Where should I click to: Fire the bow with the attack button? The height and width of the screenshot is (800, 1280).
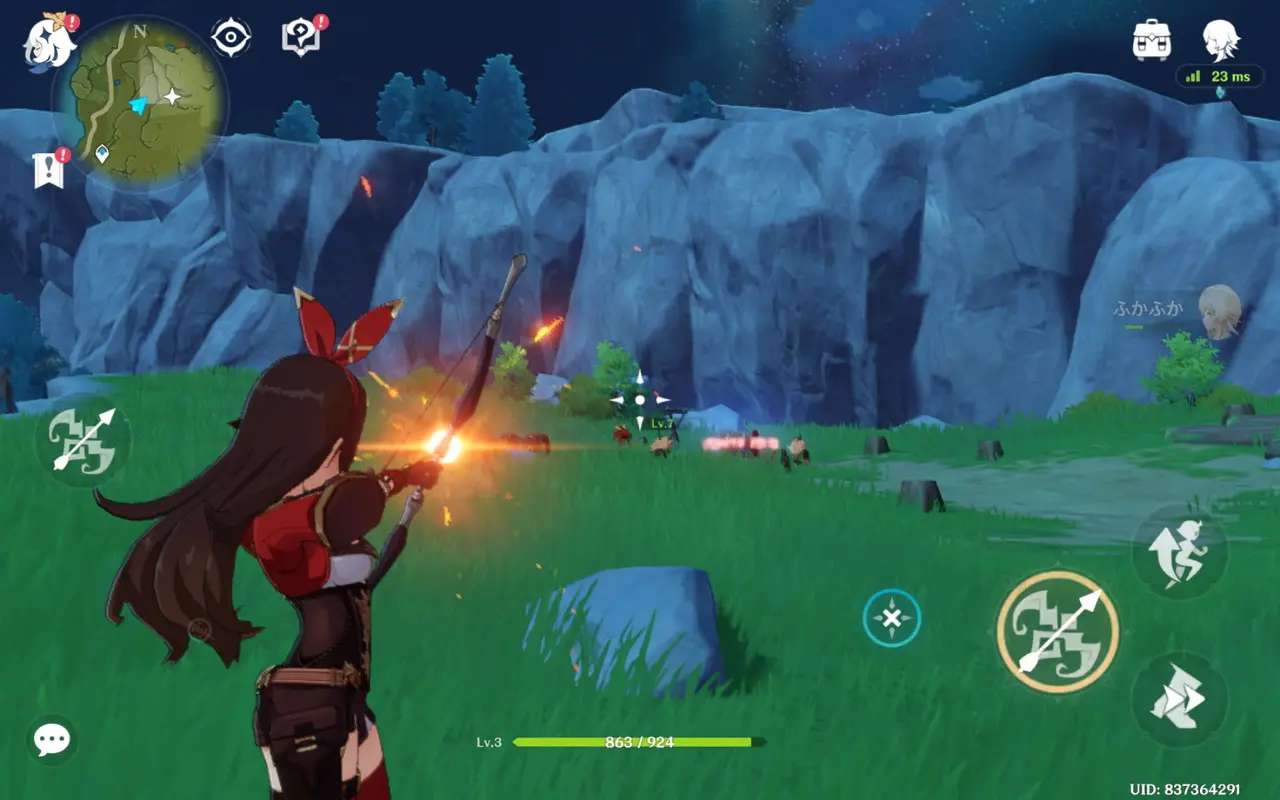[1057, 632]
